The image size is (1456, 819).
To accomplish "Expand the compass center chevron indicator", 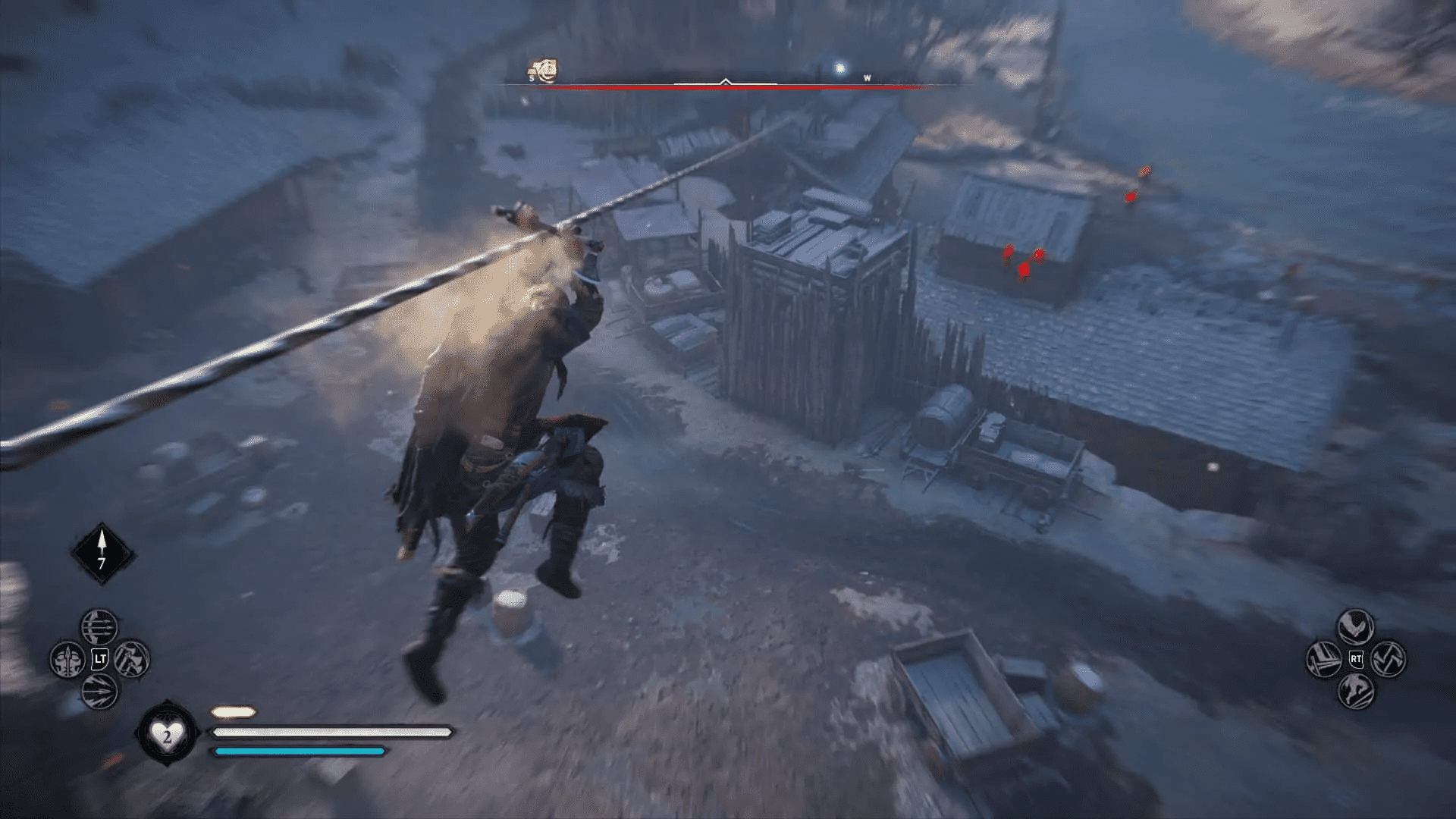I will click(x=724, y=81).
